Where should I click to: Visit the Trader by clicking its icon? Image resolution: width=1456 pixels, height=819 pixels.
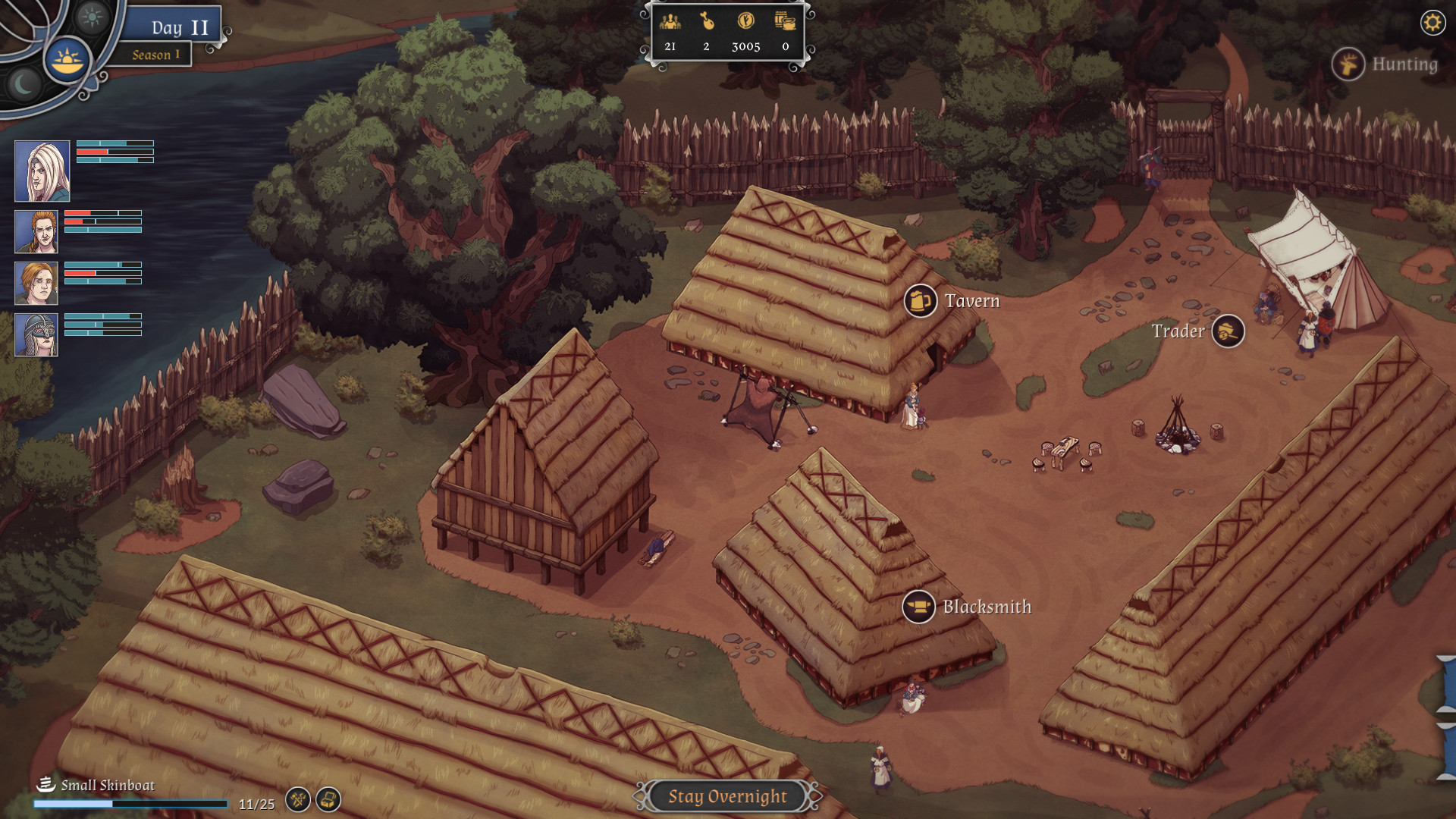click(x=1228, y=331)
